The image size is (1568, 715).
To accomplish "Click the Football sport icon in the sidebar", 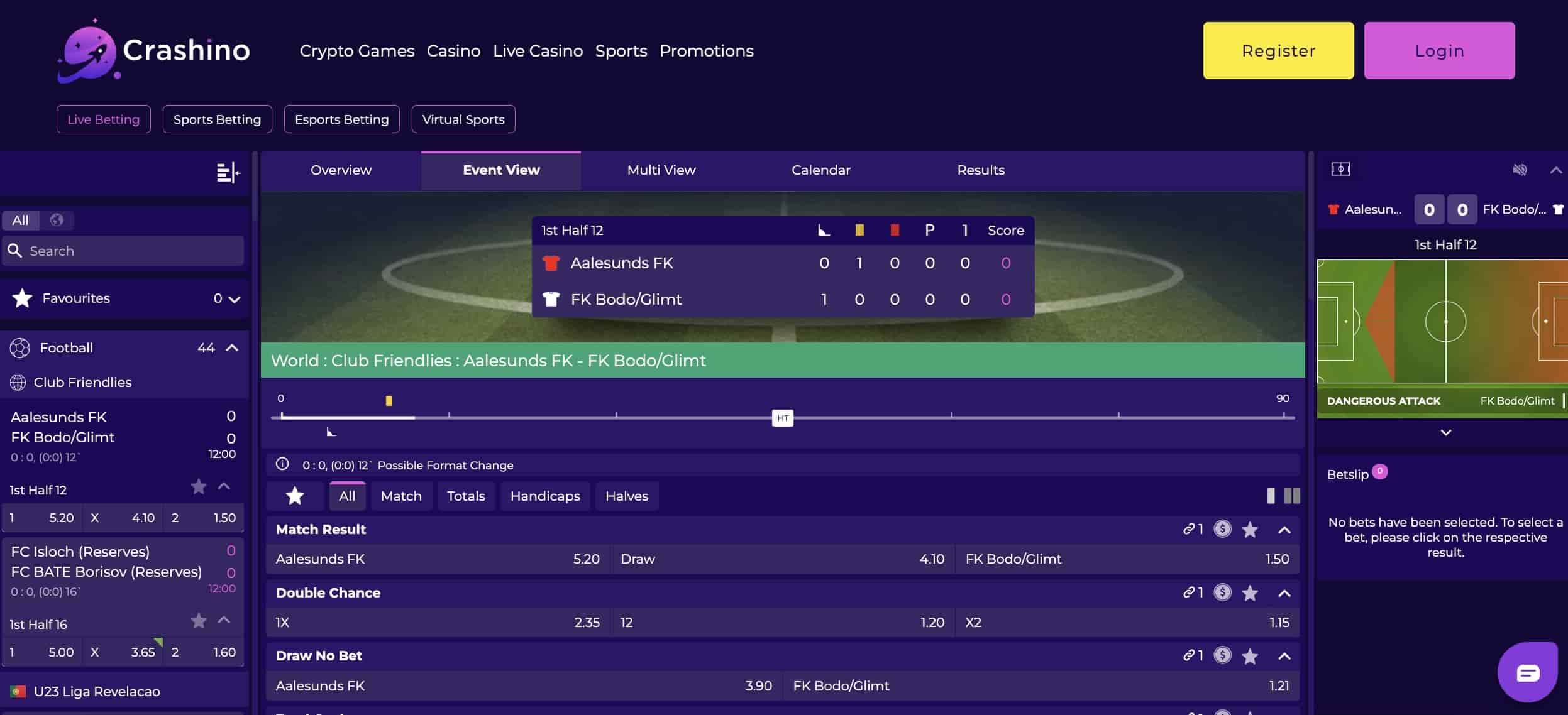I will pos(21,347).
